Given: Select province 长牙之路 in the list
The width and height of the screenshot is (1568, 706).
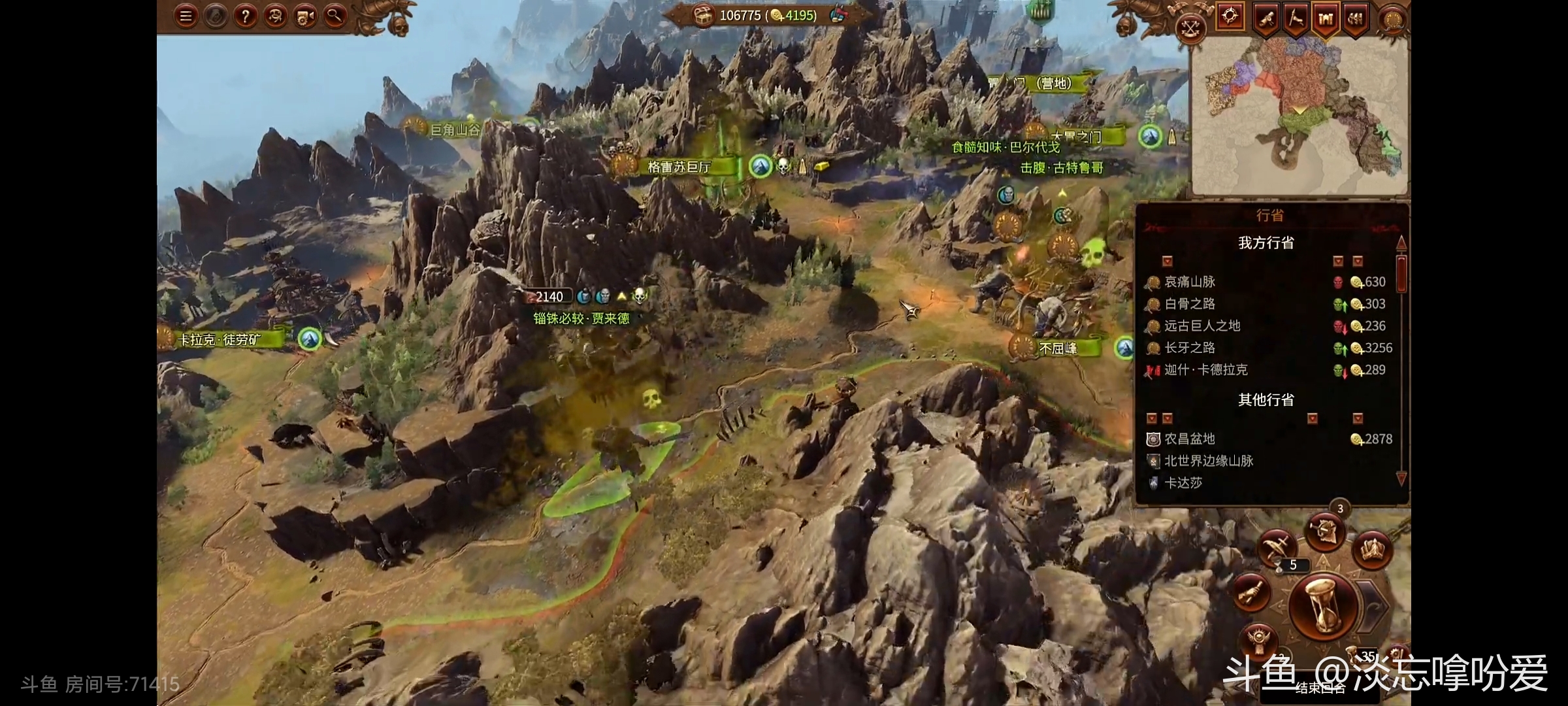Looking at the screenshot, I should pyautogui.click(x=1190, y=348).
